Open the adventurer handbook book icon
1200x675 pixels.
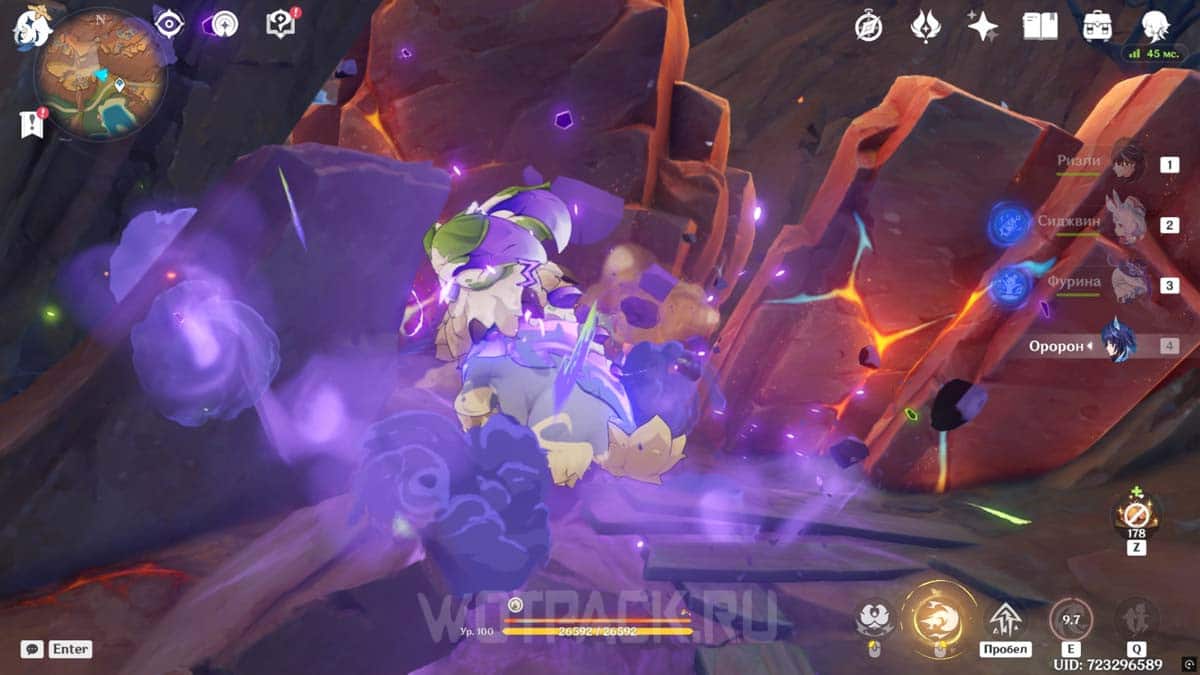pos(1040,26)
